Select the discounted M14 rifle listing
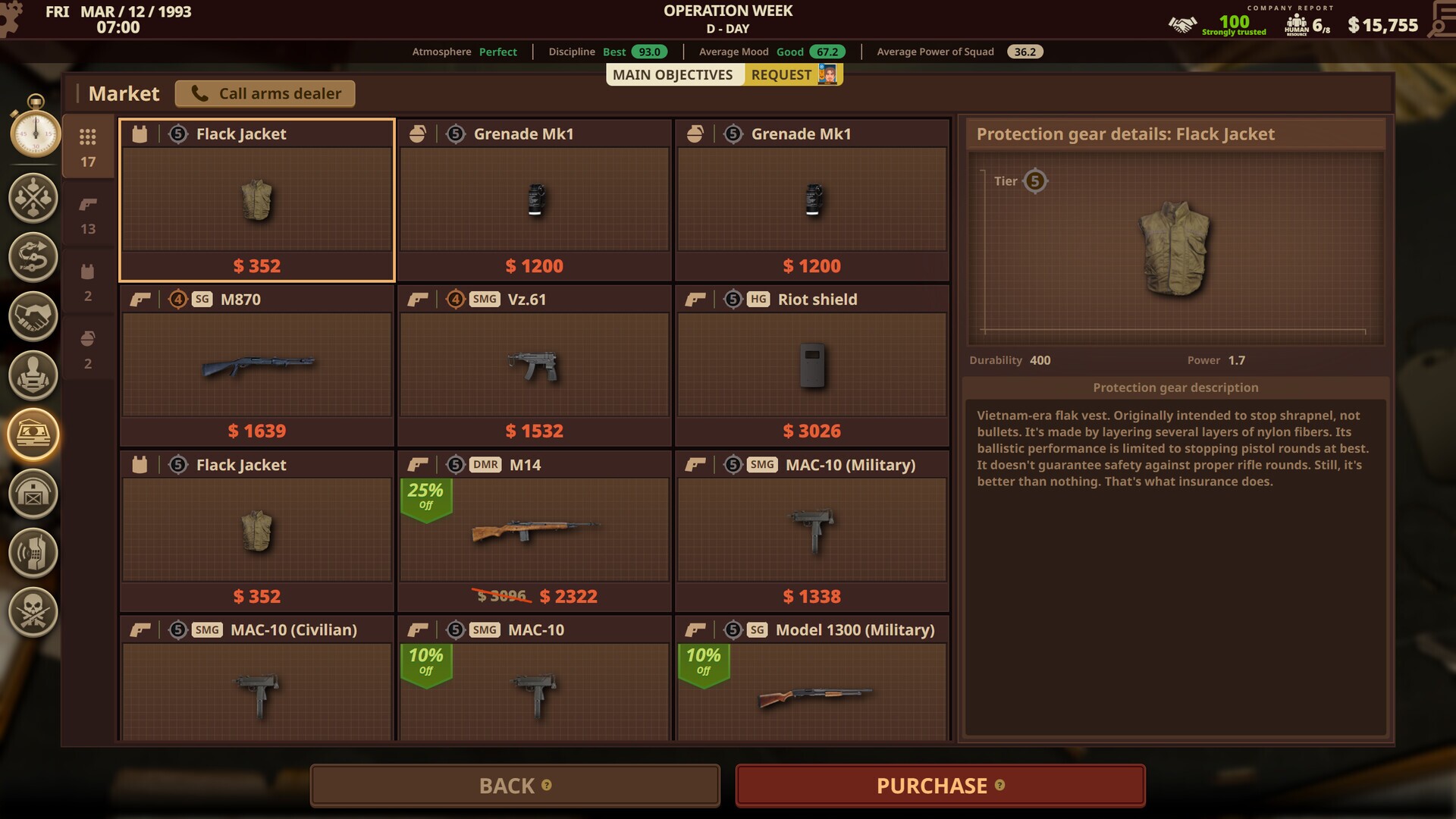The image size is (1456, 819). tap(534, 529)
